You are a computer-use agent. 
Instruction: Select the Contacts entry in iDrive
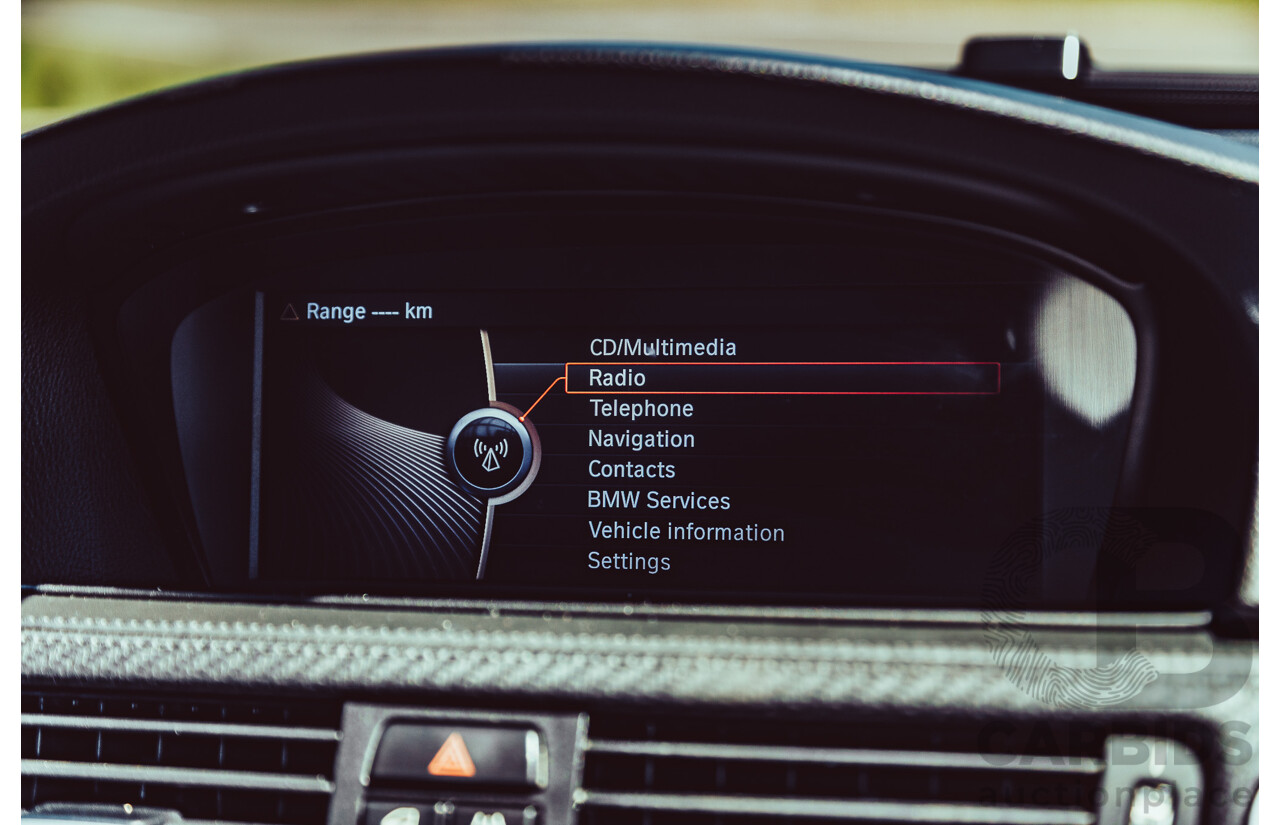[x=631, y=469]
